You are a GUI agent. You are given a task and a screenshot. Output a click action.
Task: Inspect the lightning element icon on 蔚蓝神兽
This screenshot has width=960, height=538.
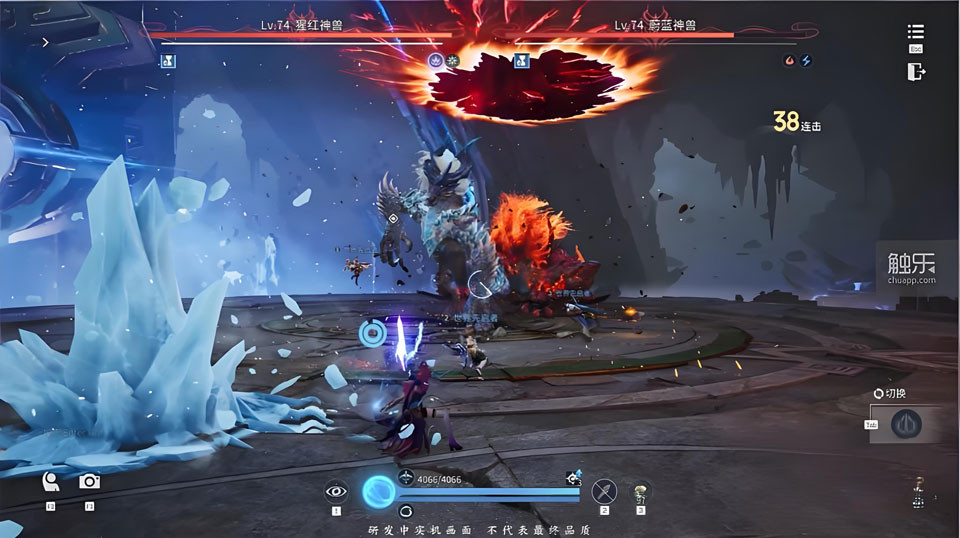[x=805, y=61]
